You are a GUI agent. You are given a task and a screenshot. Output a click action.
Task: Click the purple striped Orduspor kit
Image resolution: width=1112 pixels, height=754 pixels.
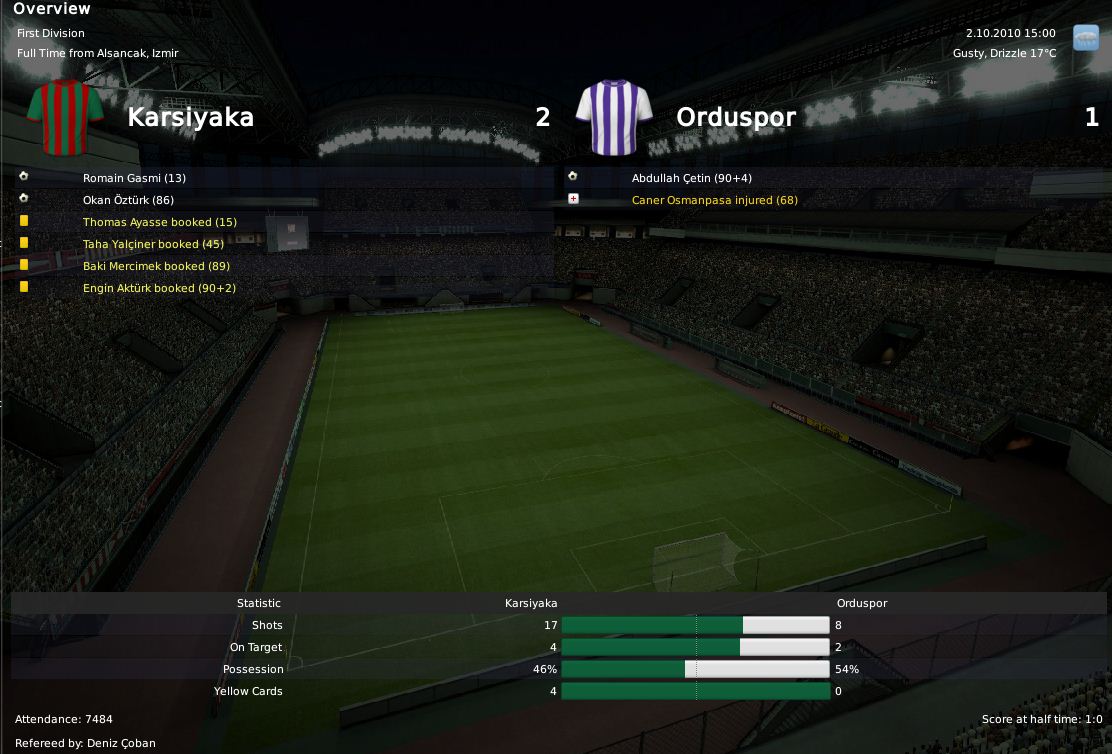(x=615, y=117)
